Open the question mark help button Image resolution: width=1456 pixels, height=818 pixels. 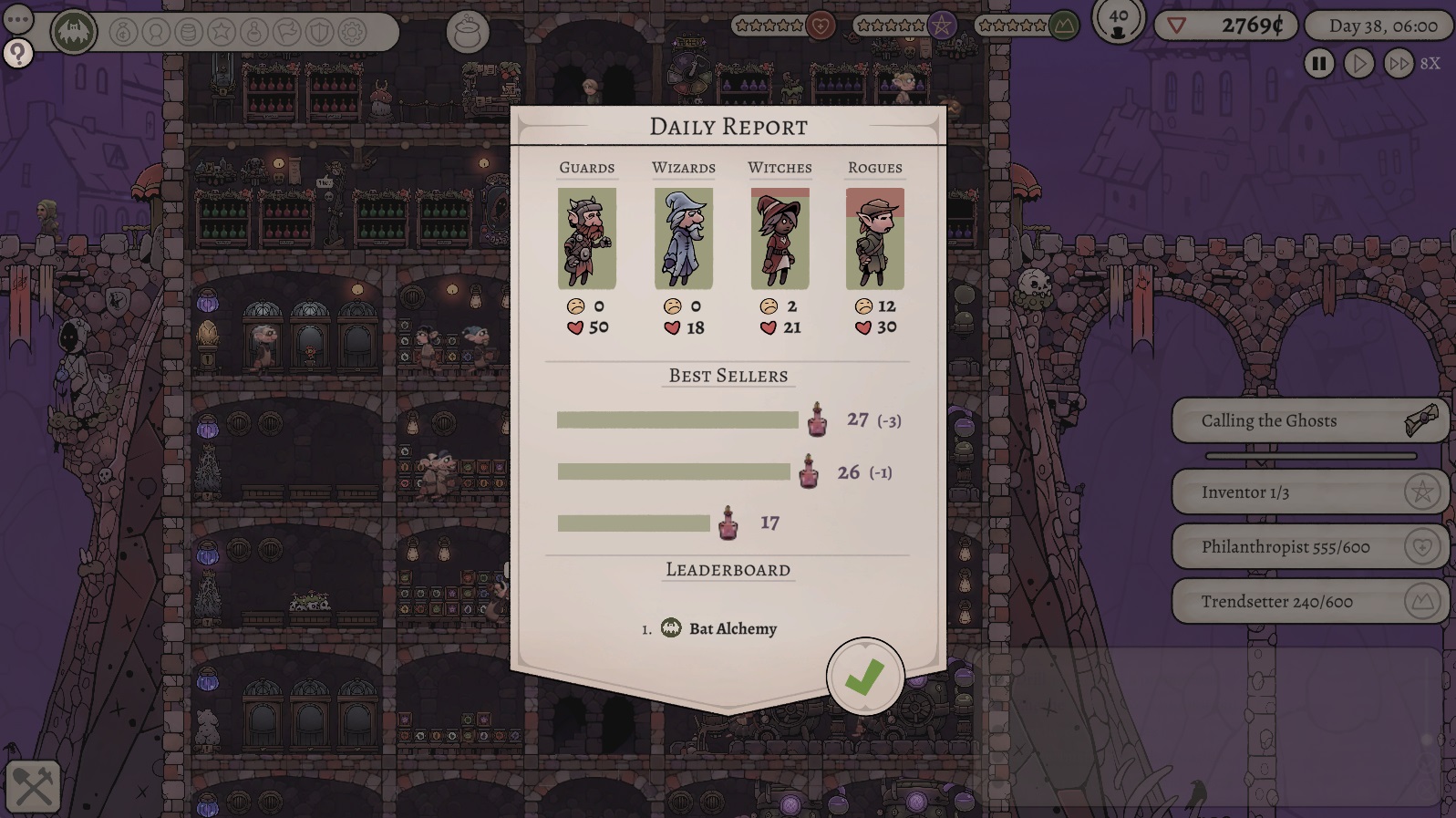click(18, 54)
